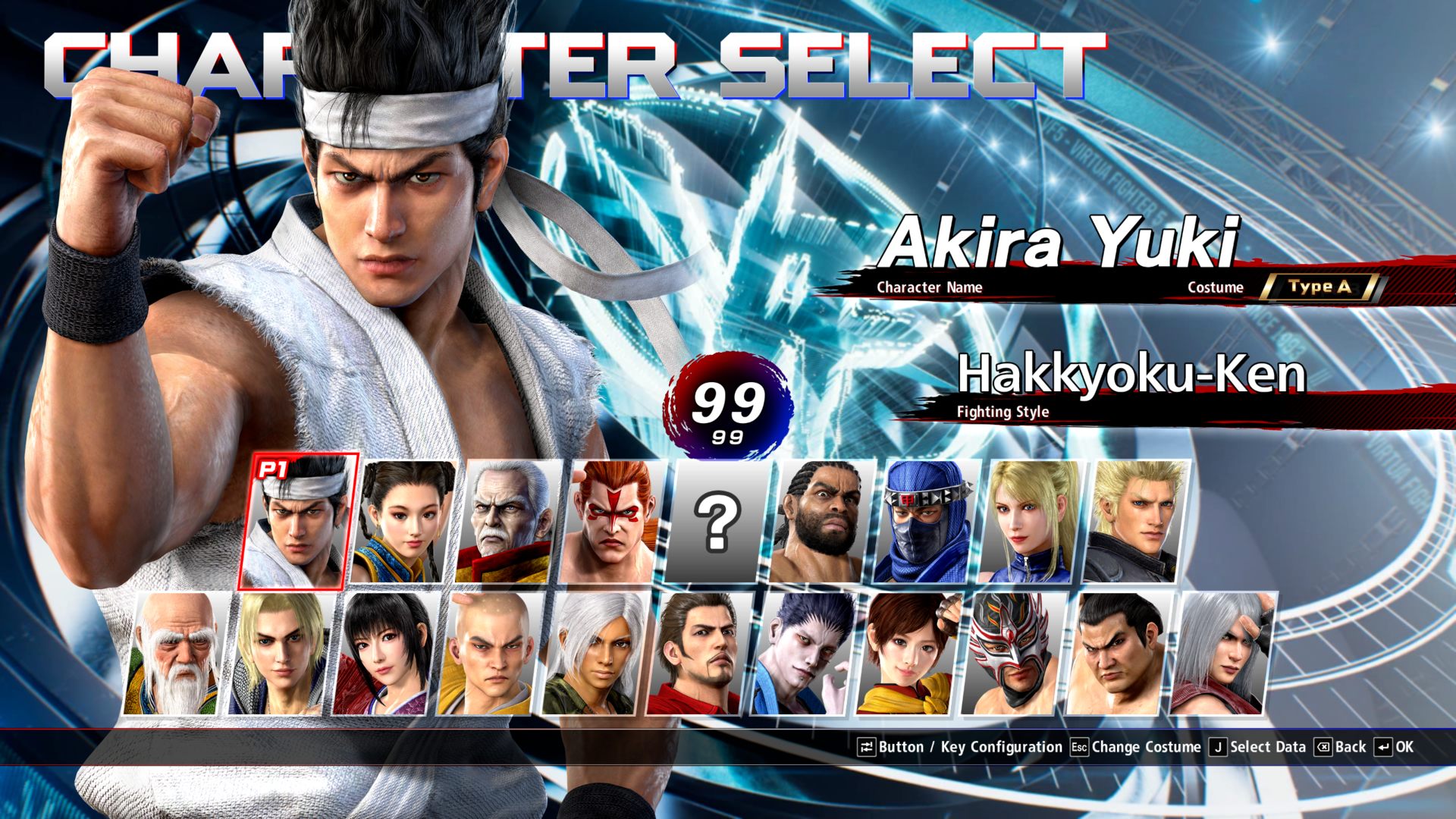The width and height of the screenshot is (1456, 819).
Task: Pick Lei-Fei, the bald monk
Action: [490, 654]
